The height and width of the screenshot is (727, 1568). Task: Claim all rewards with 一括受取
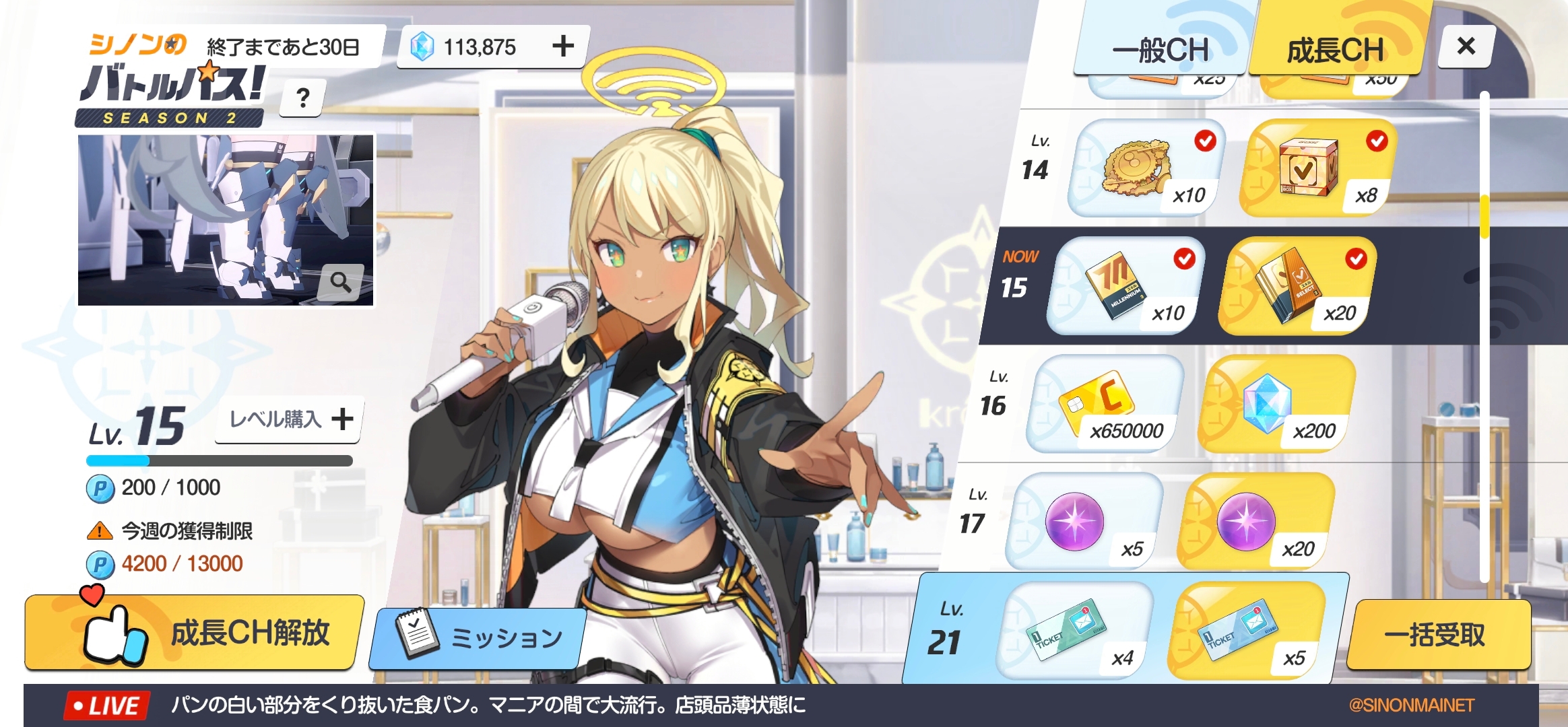tap(1435, 635)
